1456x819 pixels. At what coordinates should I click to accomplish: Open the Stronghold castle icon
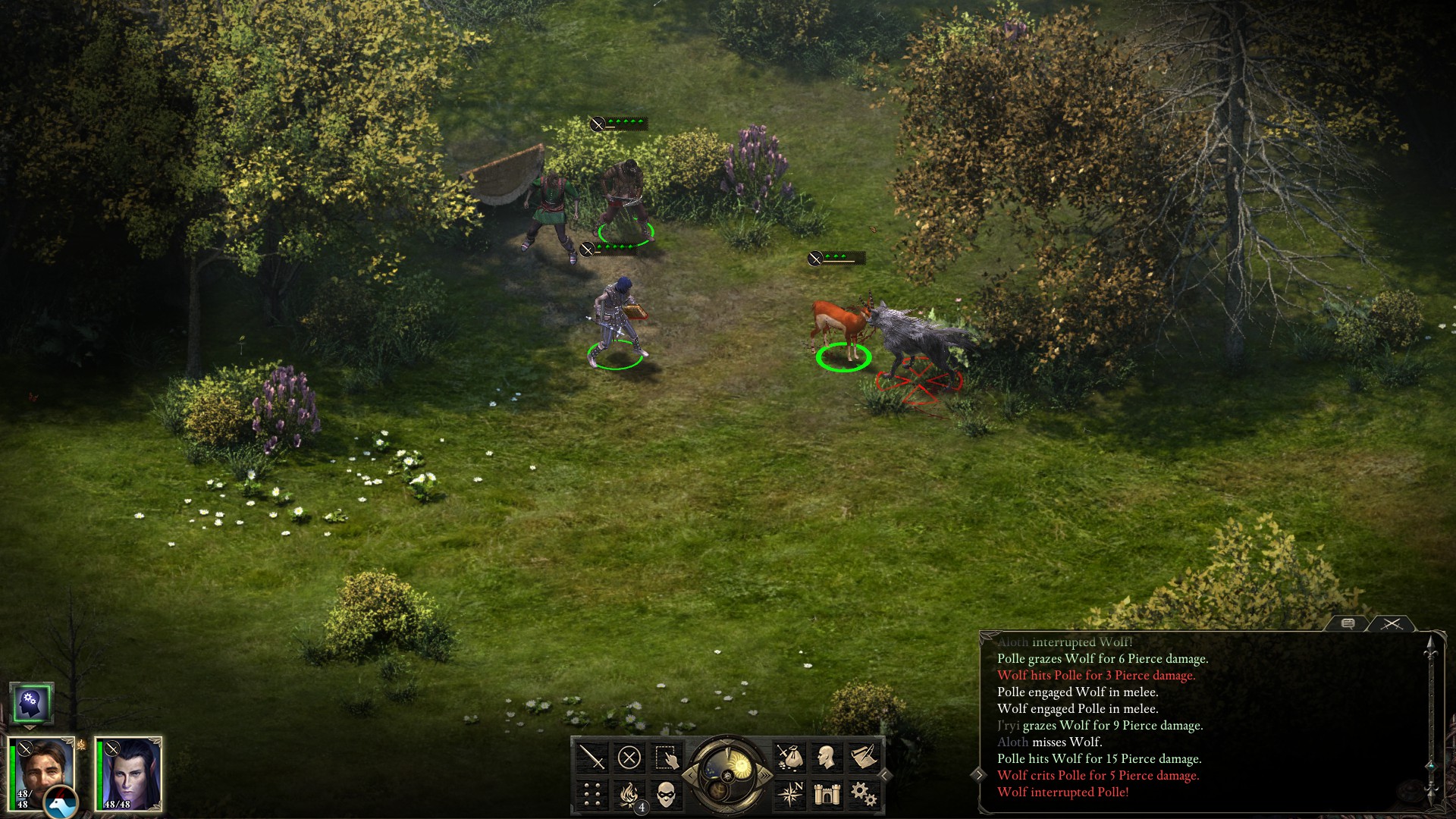pyautogui.click(x=827, y=793)
